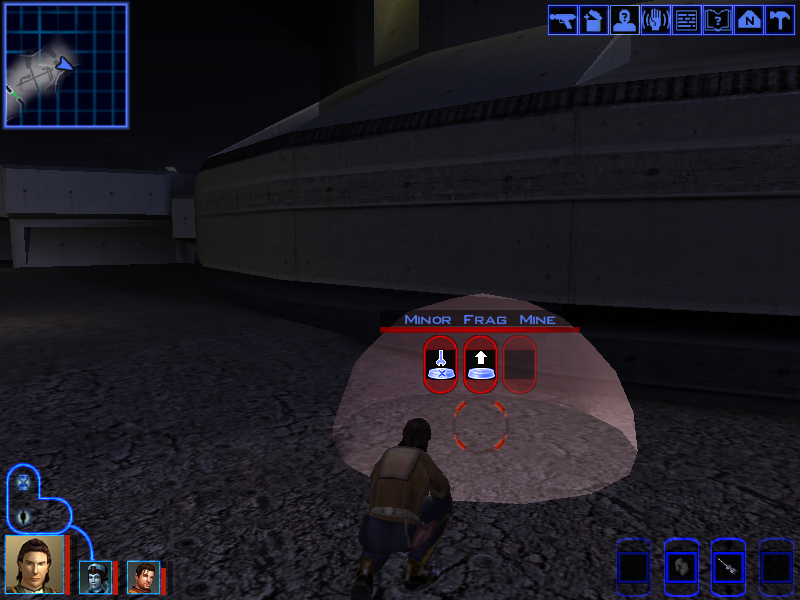This screenshot has height=600, width=800.
Task: Show the Character sheet screen
Action: tap(625, 20)
